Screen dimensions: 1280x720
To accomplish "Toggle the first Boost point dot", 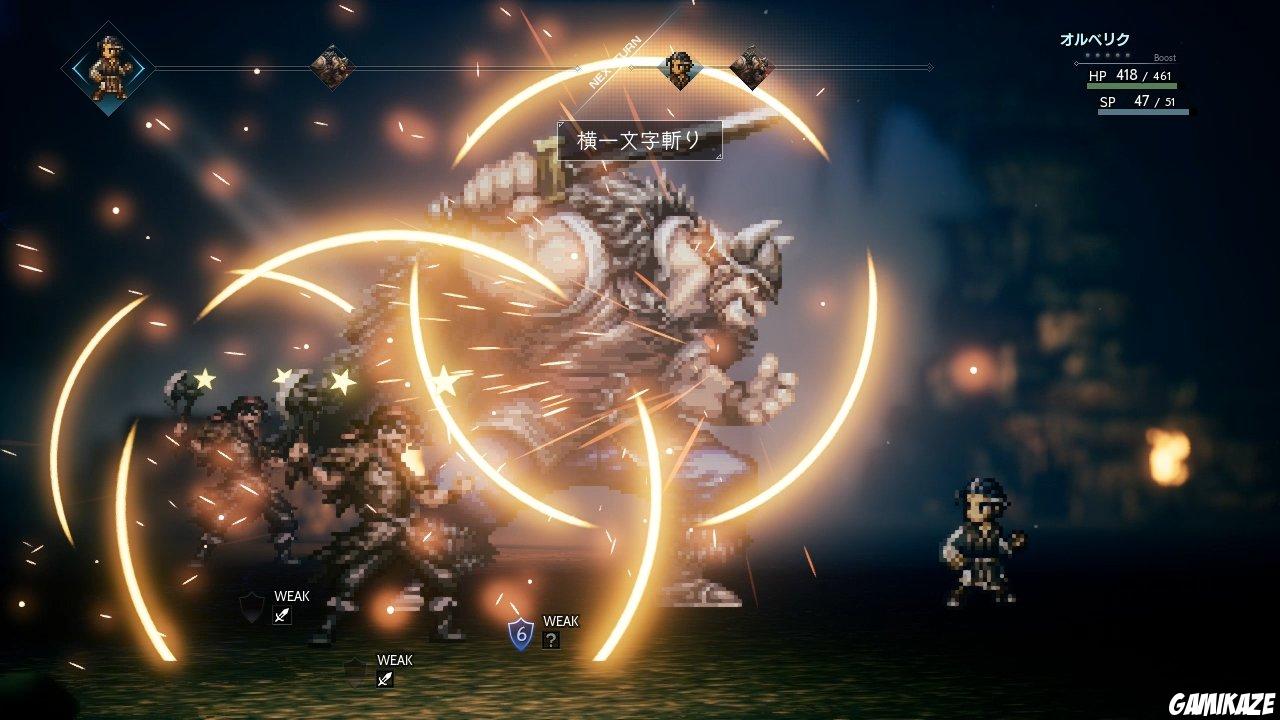I will (1088, 55).
